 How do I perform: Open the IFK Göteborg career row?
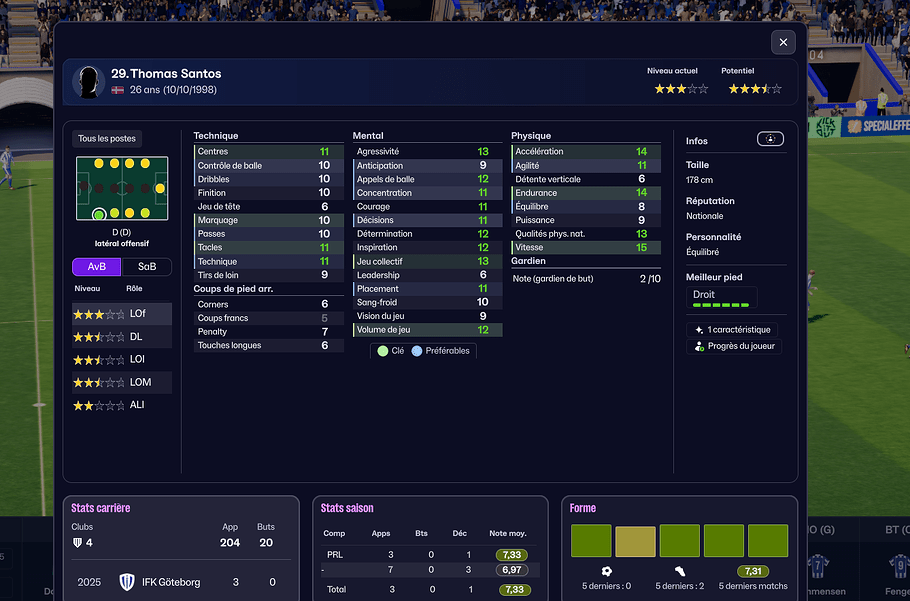pos(180,582)
